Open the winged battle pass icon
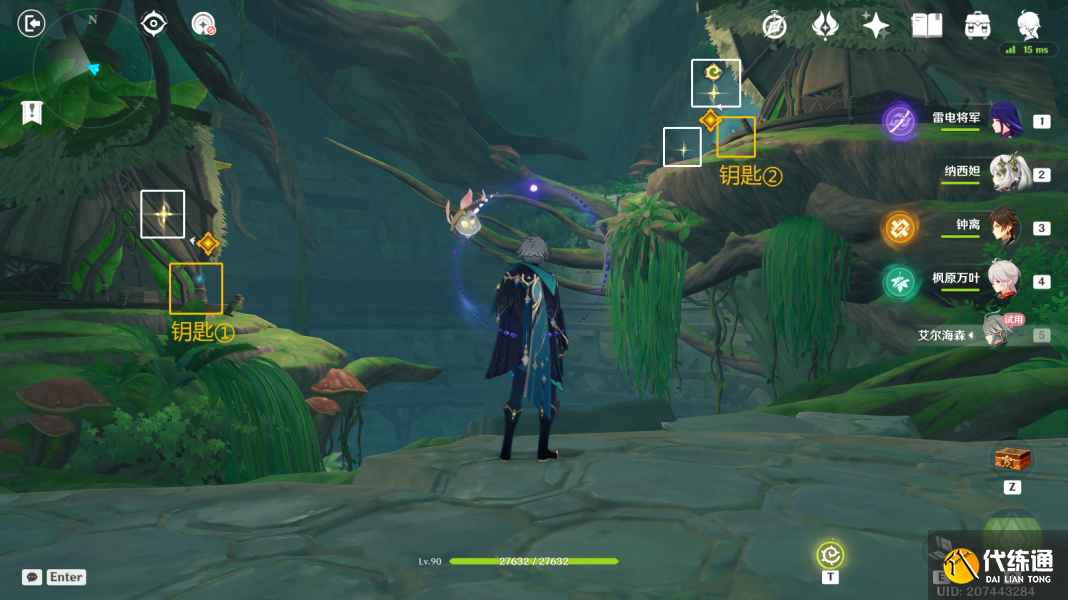 pyautogui.click(x=825, y=26)
